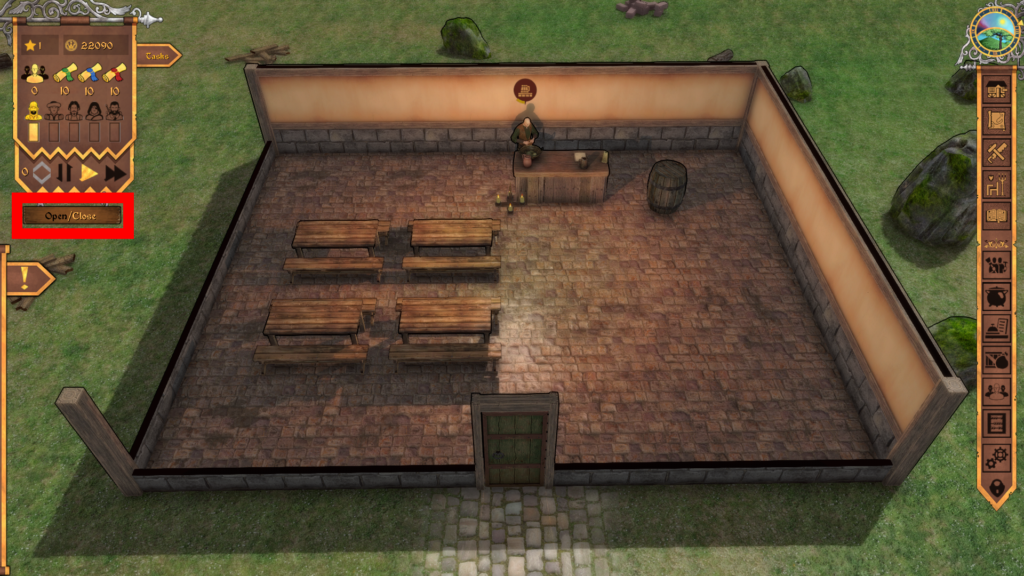The height and width of the screenshot is (576, 1024).
Task: Activate fast-forward game speed
Action: pyautogui.click(x=116, y=173)
